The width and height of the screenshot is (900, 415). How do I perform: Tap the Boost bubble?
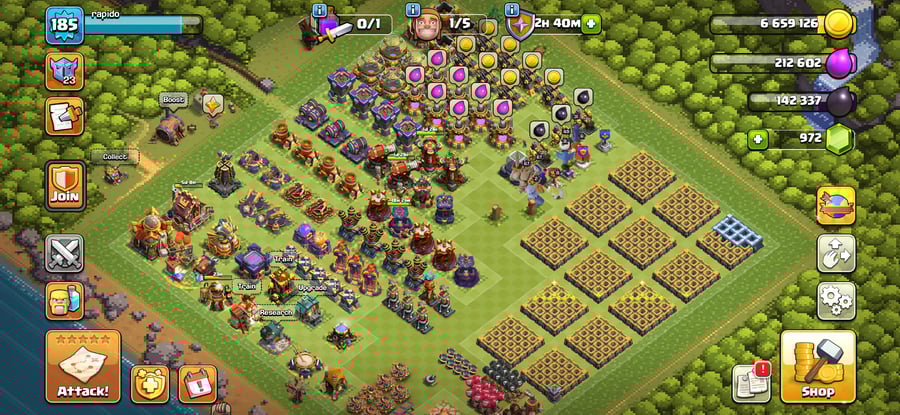click(x=172, y=100)
